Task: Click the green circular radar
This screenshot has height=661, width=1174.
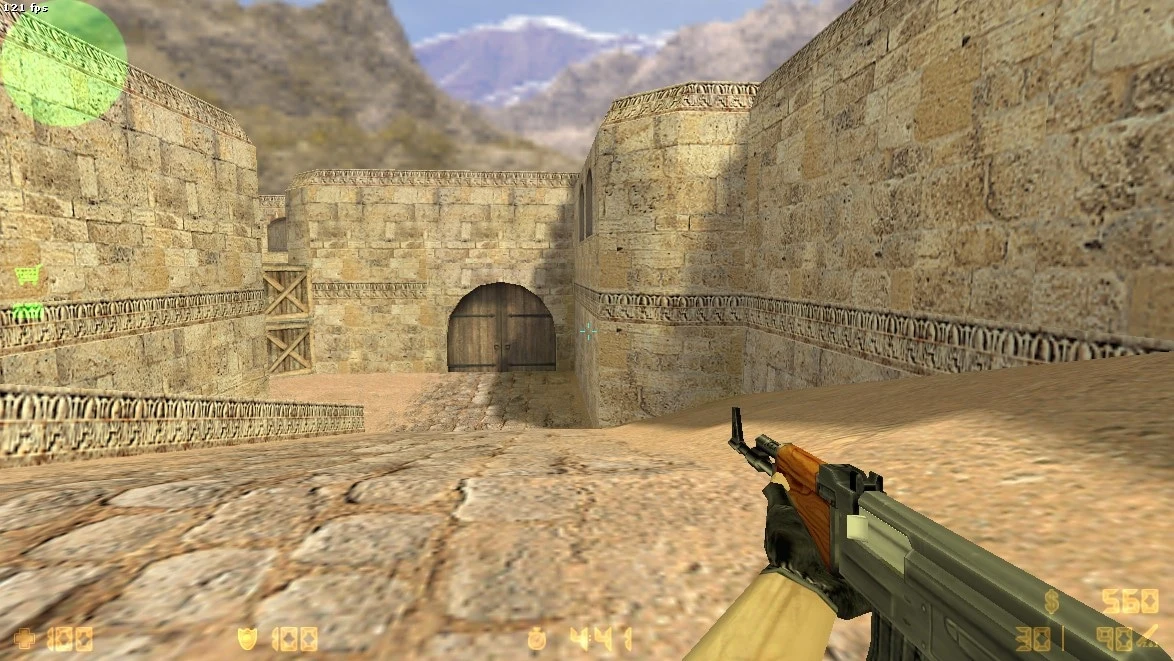Action: tap(62, 64)
